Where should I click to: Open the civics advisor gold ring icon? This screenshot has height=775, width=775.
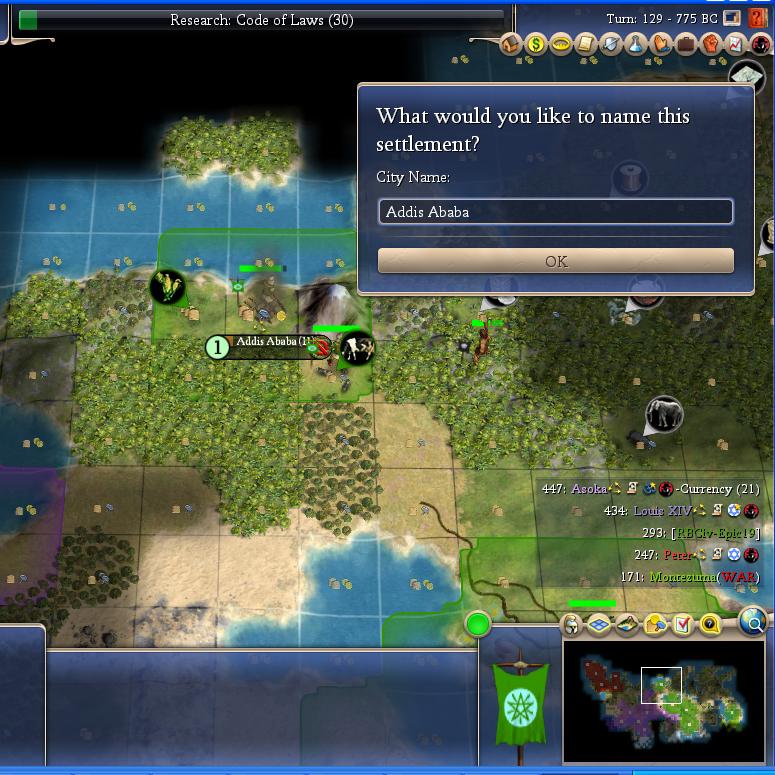(561, 45)
